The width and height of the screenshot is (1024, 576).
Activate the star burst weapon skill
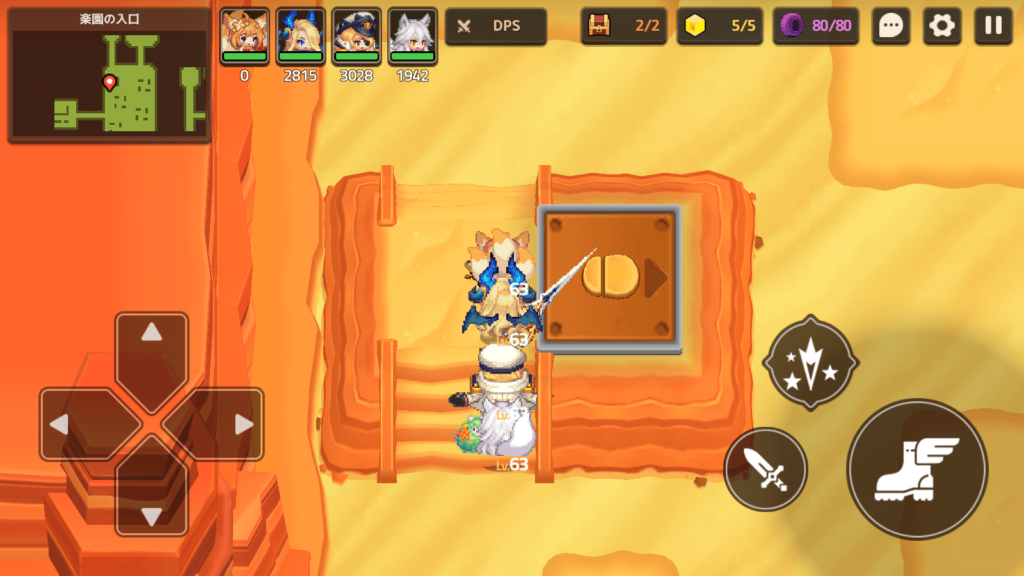810,363
